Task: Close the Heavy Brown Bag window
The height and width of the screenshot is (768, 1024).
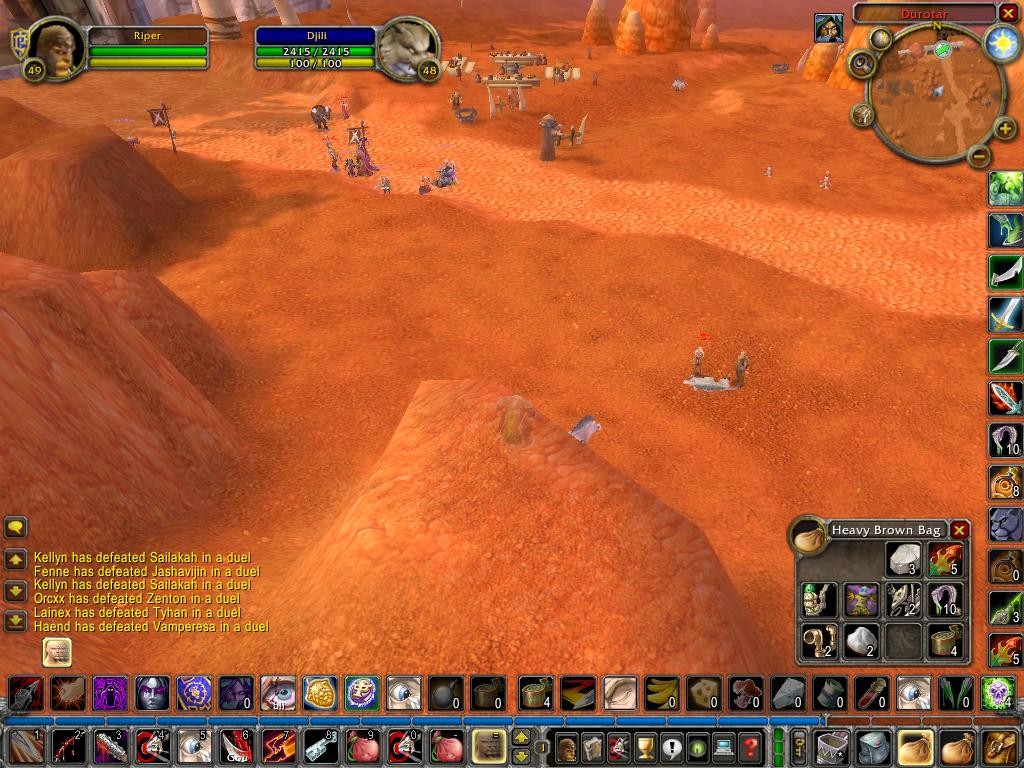Action: [959, 530]
